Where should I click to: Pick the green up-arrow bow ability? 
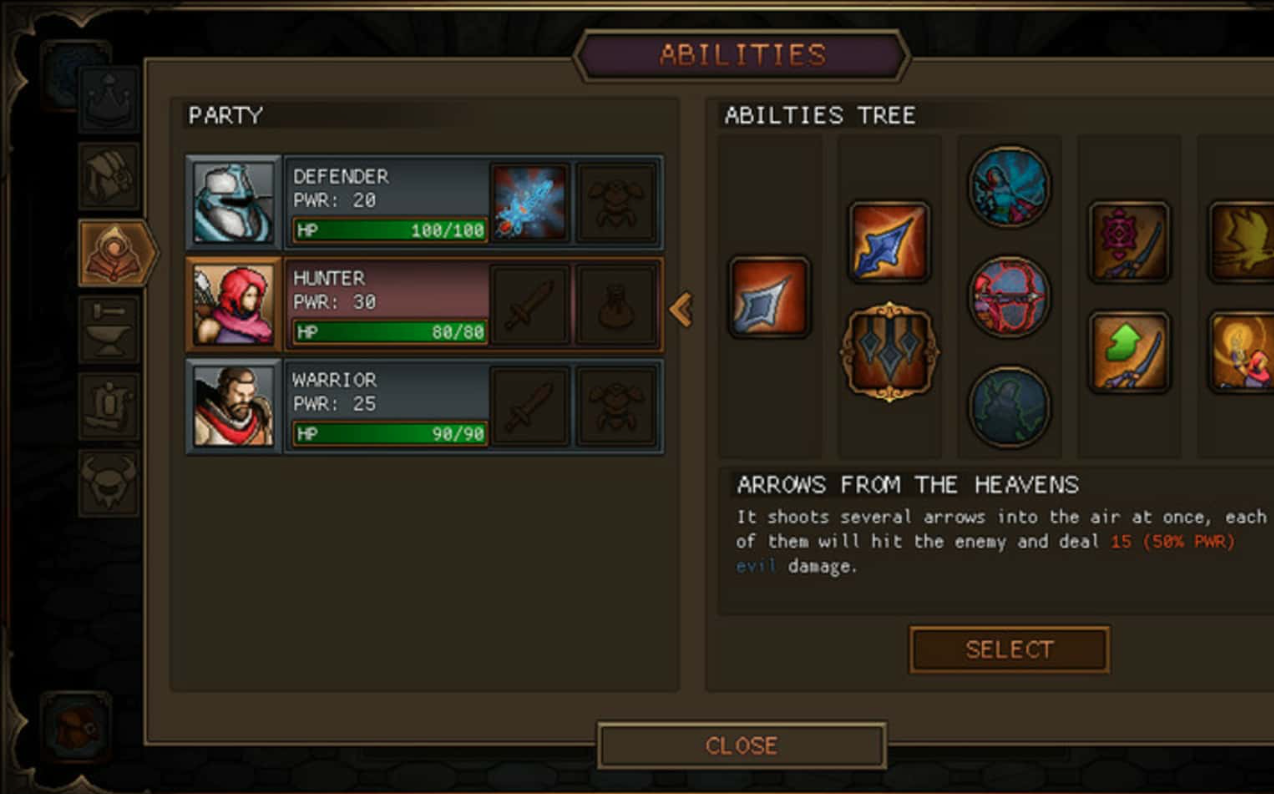point(1129,352)
